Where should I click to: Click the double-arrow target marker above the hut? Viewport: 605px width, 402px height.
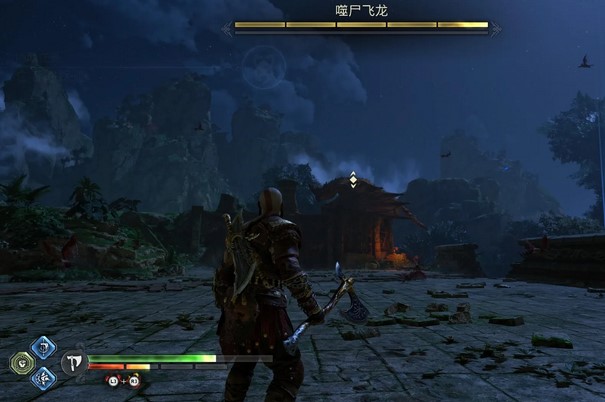352,180
